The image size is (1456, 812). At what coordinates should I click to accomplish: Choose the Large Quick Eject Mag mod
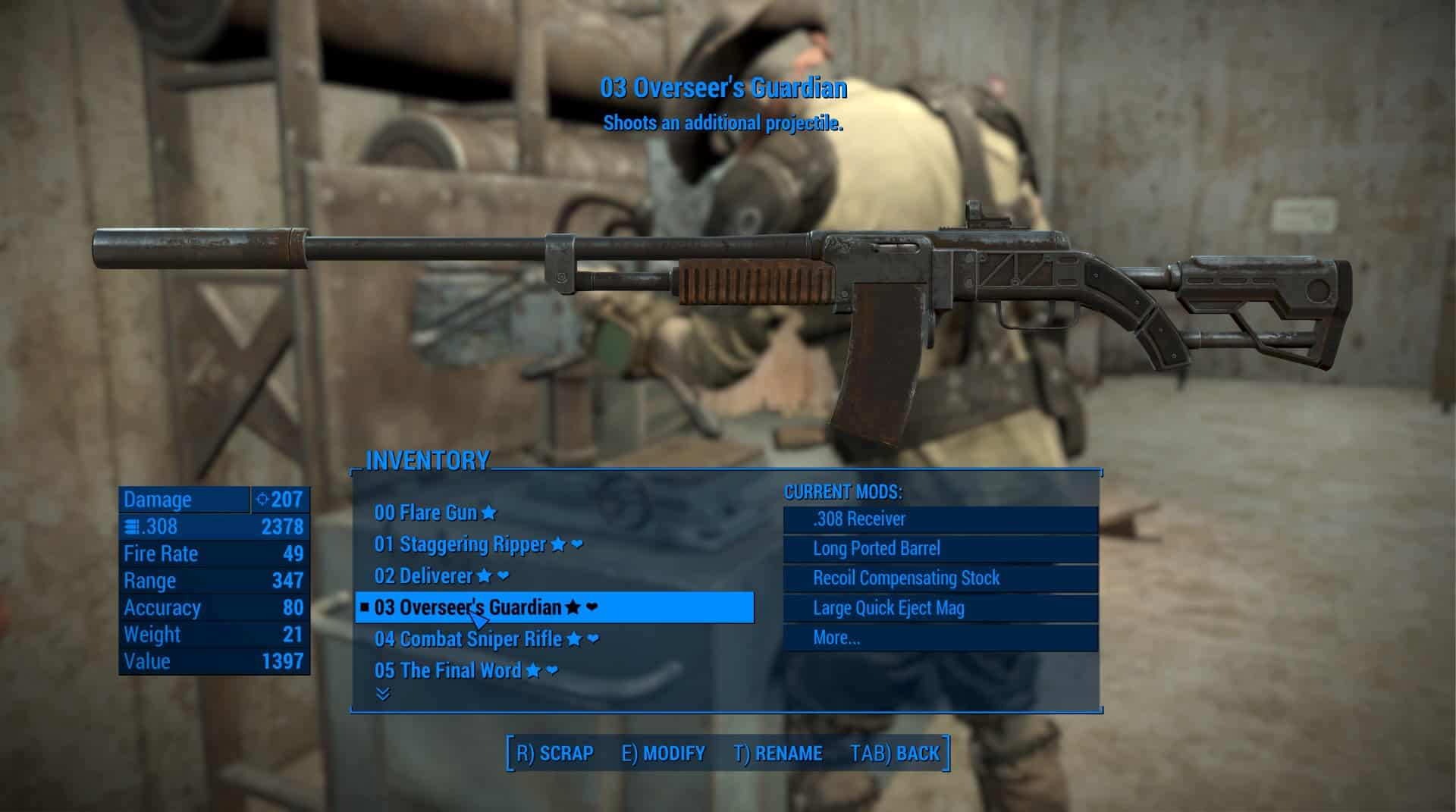[x=940, y=608]
